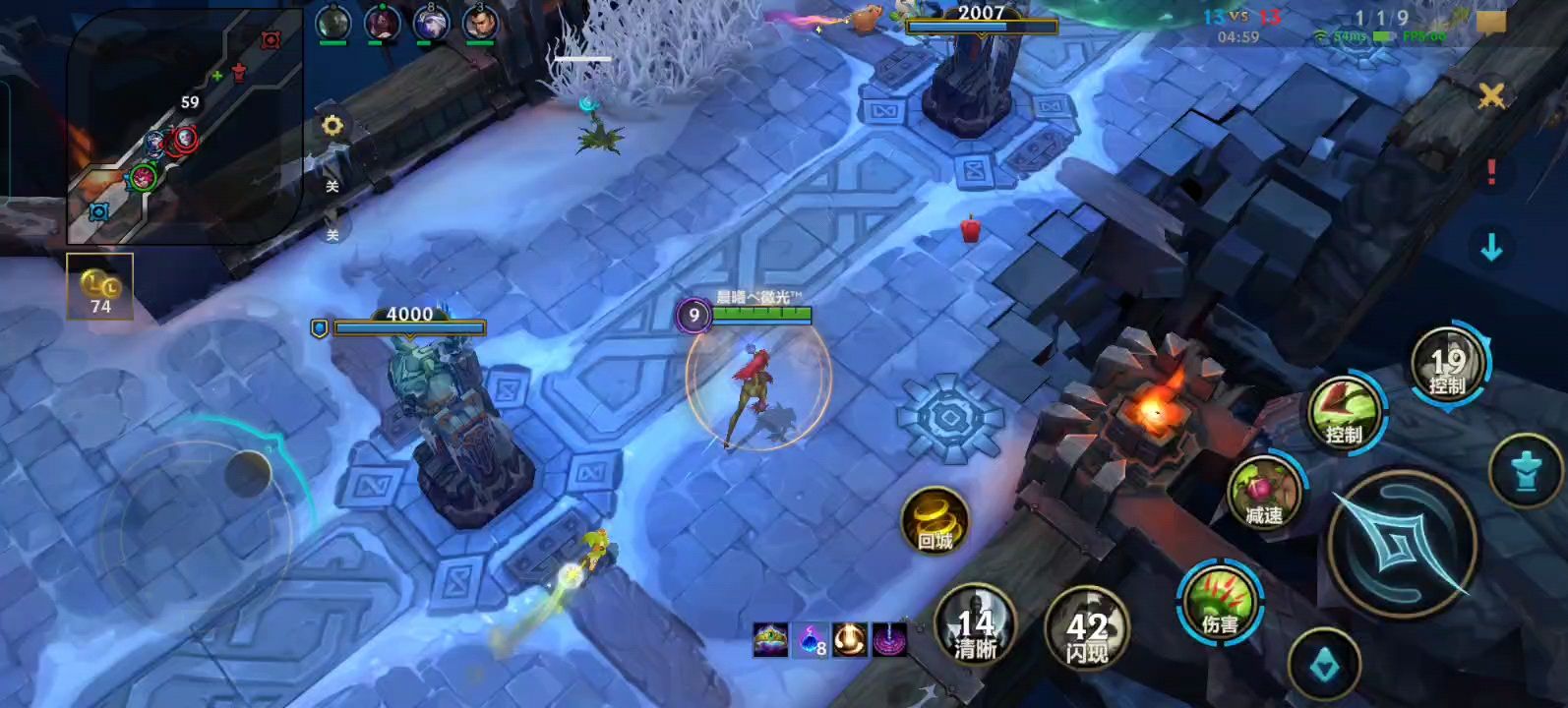Use the blue potion item with 8 stacks
Image resolution: width=1568 pixels, height=708 pixels.
pos(811,640)
